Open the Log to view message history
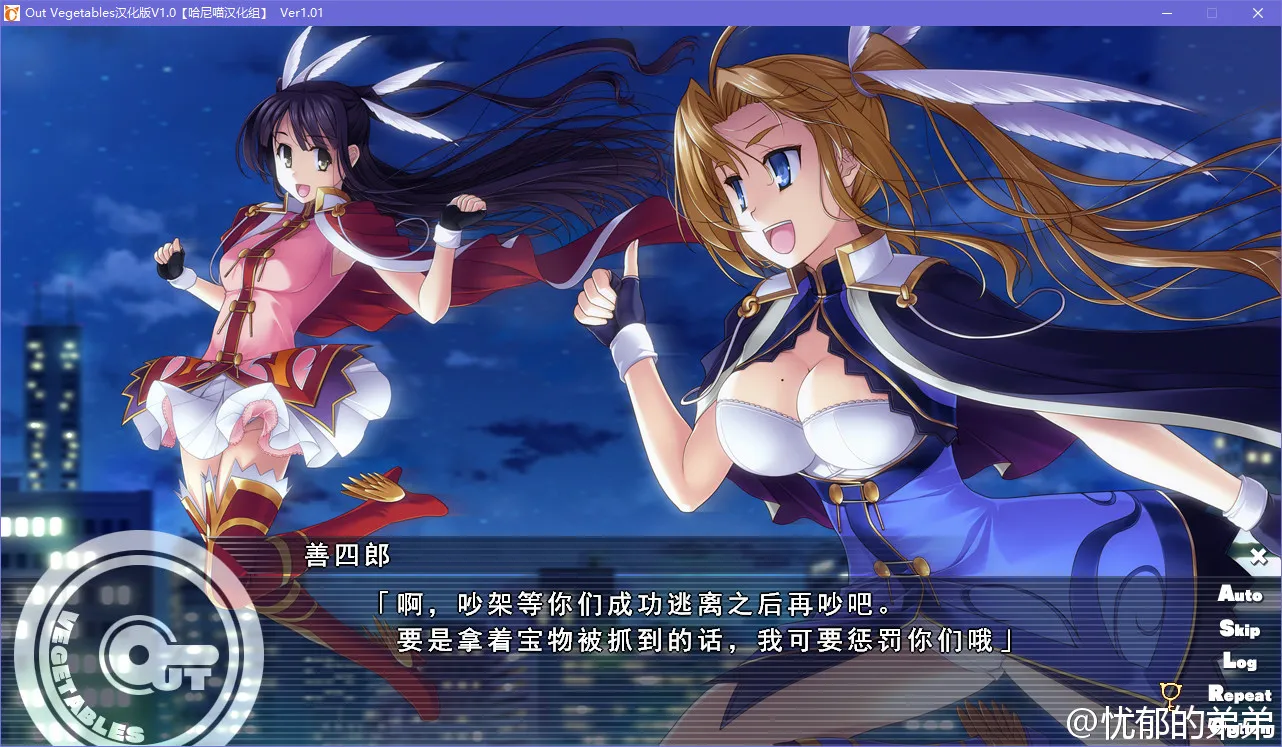This screenshot has height=747, width=1282. [1240, 661]
